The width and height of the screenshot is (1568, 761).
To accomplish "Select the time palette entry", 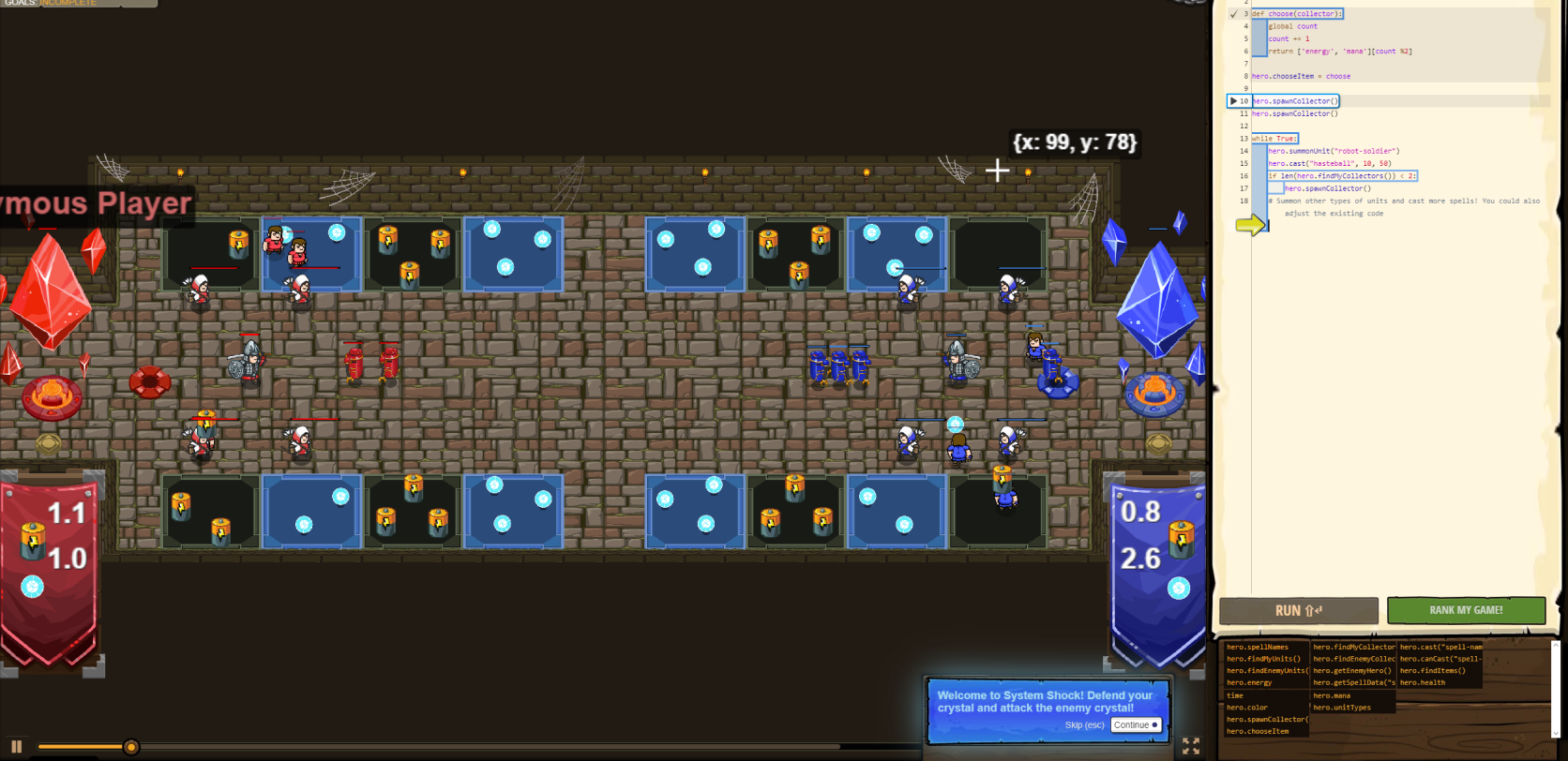I will [x=1235, y=695].
